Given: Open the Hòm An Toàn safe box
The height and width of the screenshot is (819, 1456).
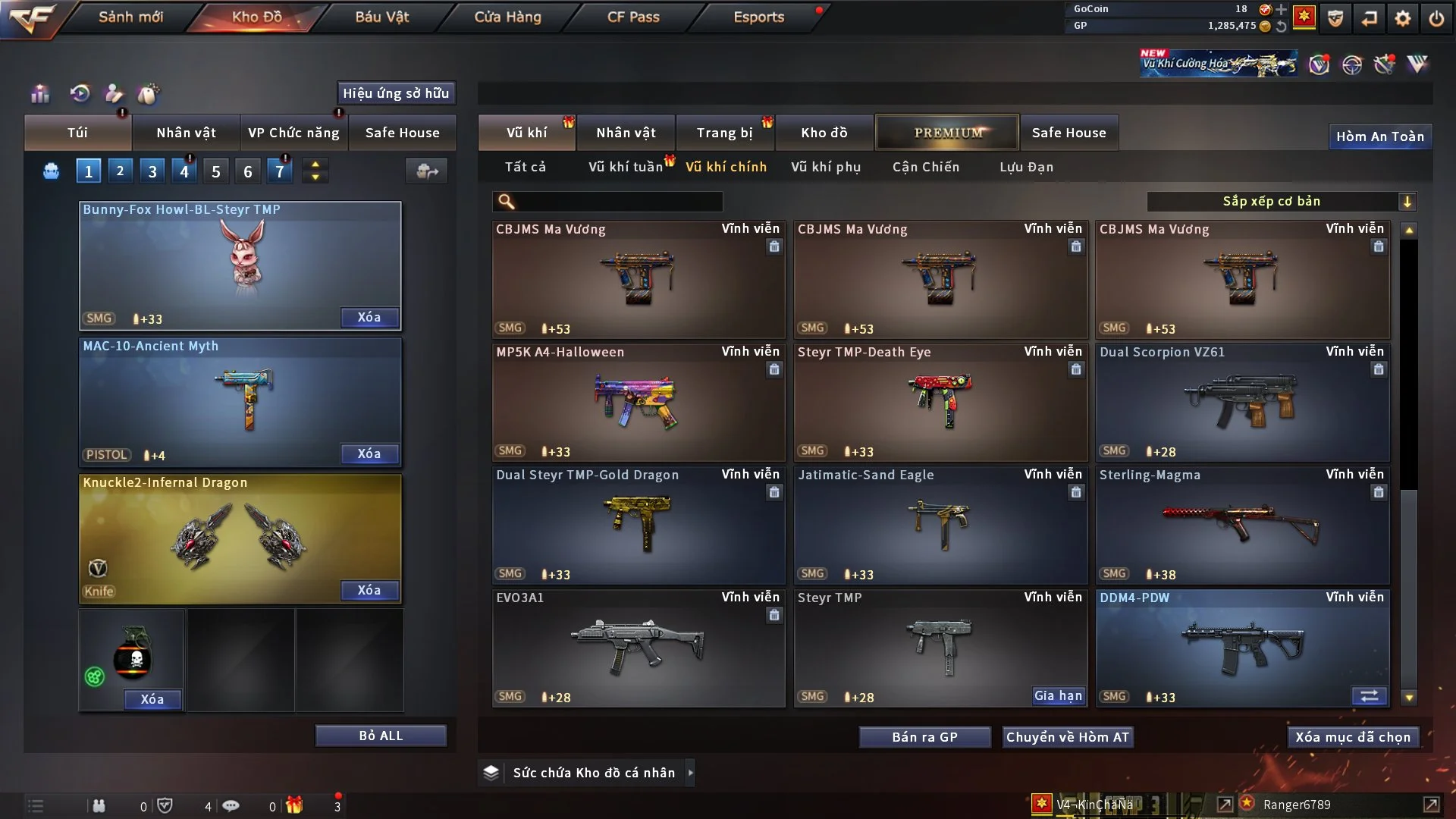Looking at the screenshot, I should tap(1379, 136).
